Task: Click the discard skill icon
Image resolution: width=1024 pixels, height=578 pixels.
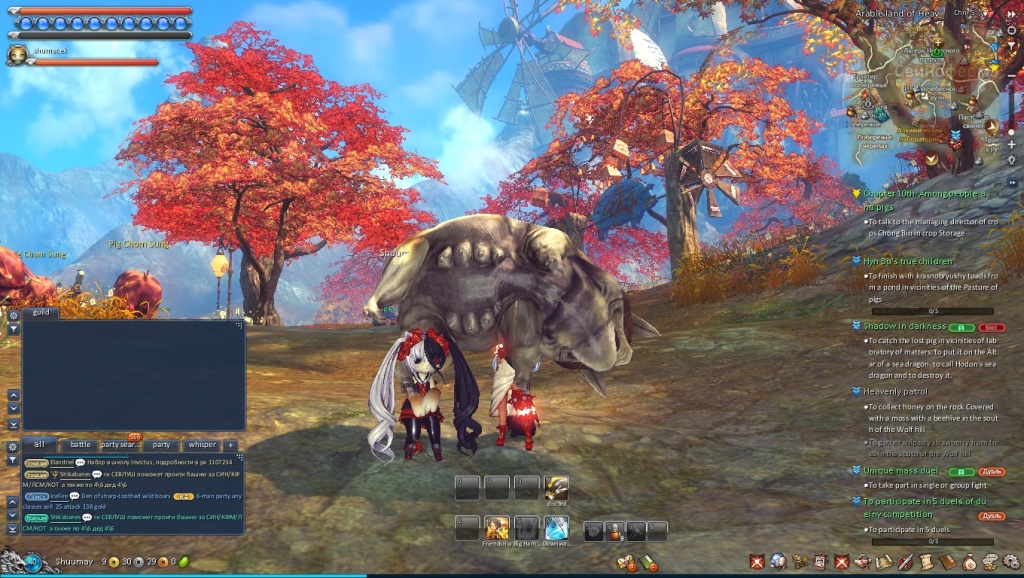Action: click(x=557, y=487)
